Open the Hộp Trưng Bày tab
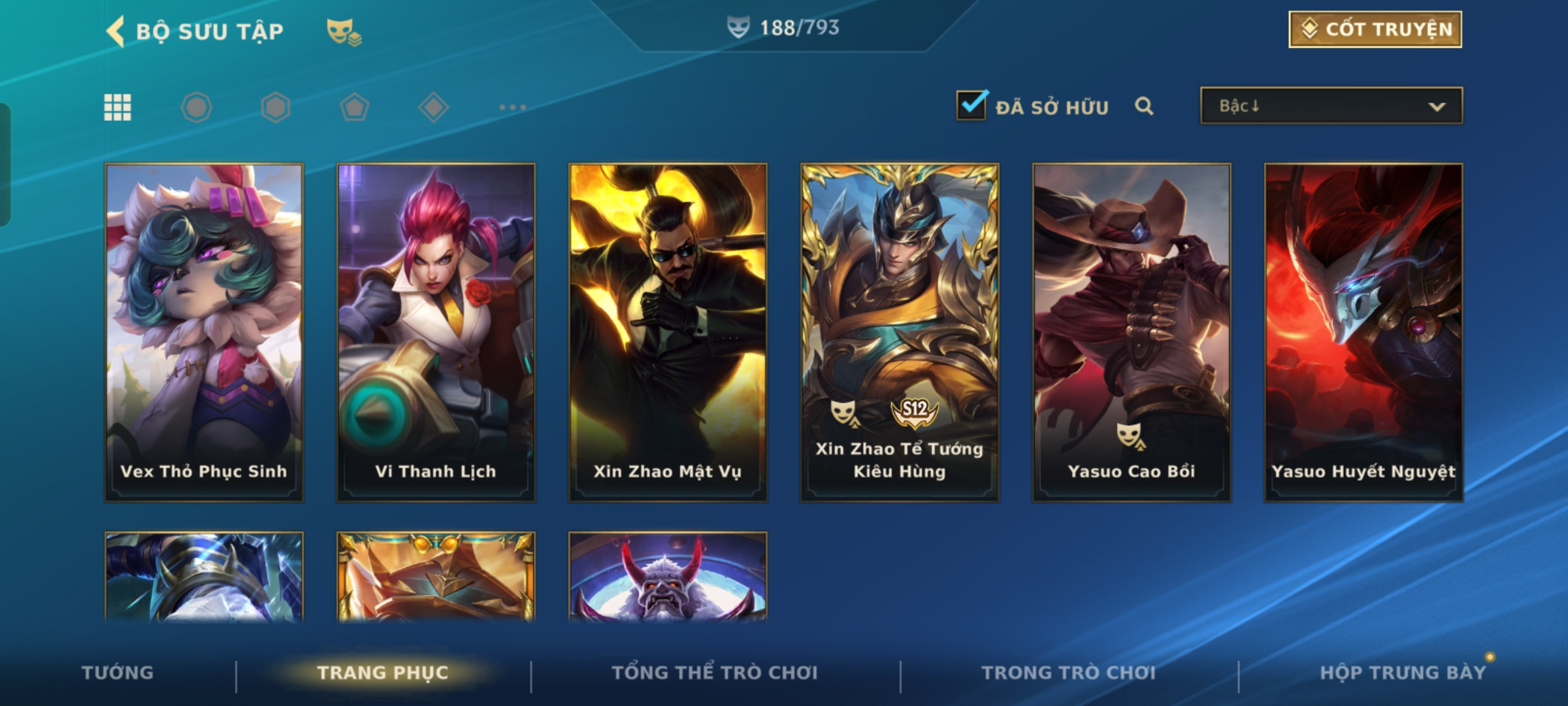This screenshot has height=706, width=1568. (x=1402, y=673)
